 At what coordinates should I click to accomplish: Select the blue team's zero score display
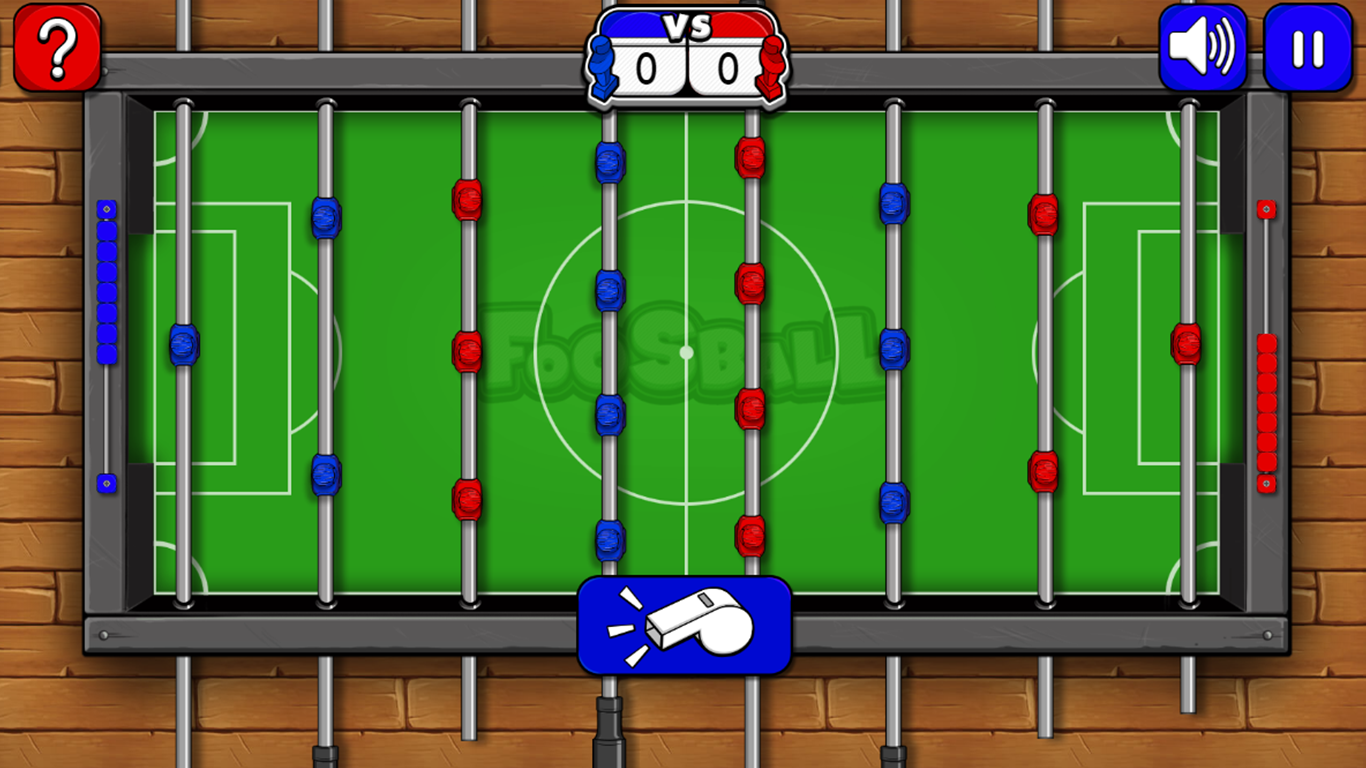[x=645, y=67]
